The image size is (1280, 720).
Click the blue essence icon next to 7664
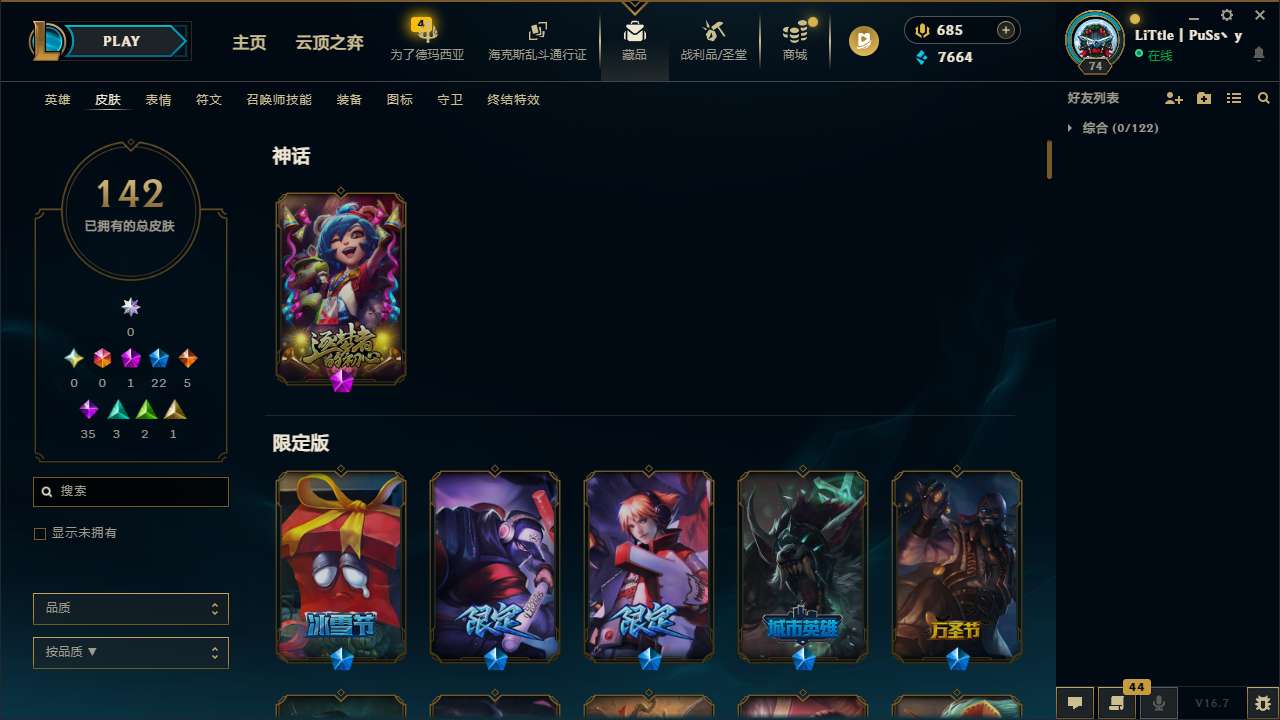(x=922, y=57)
